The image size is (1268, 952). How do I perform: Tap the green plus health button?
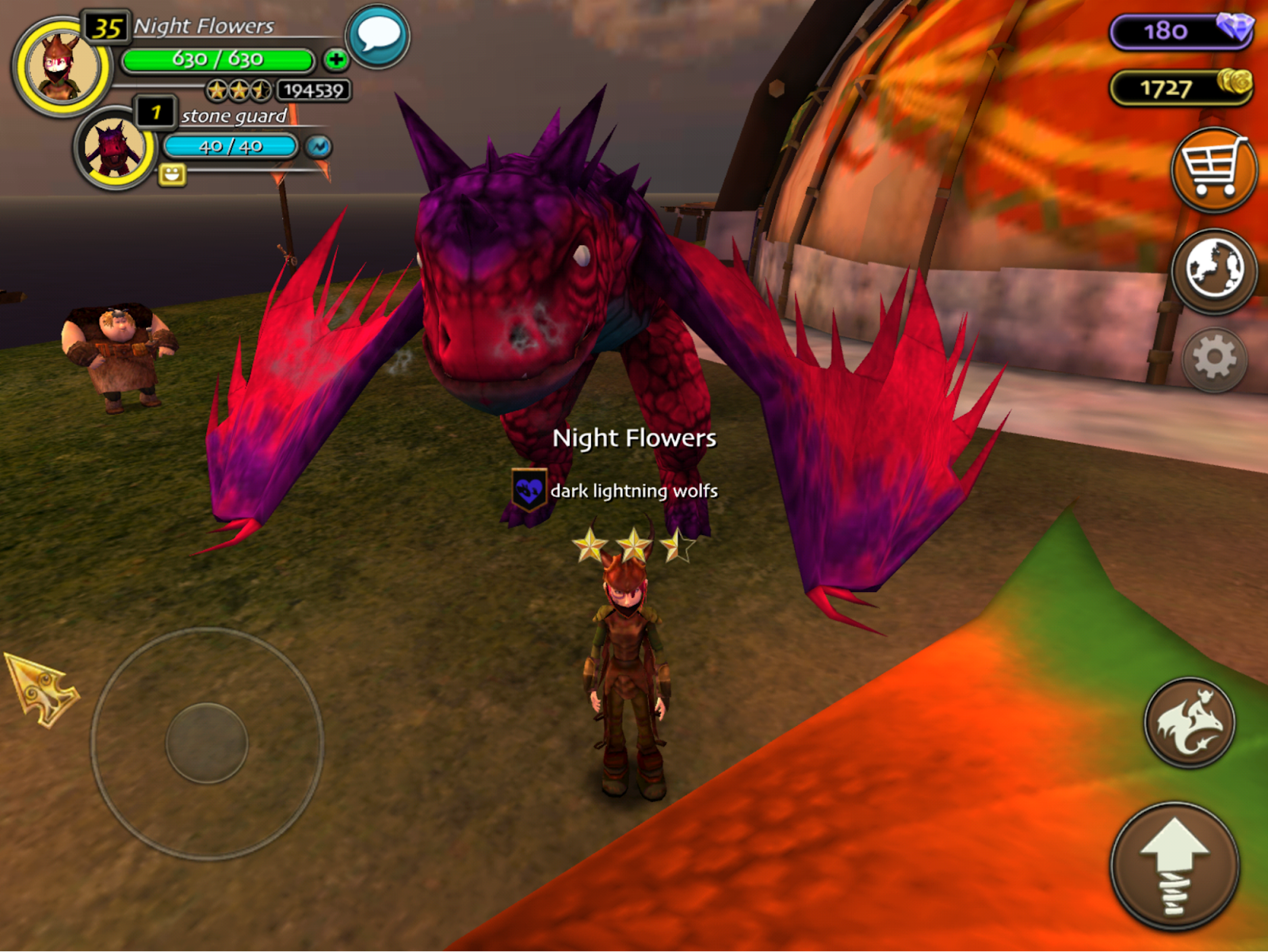click(336, 59)
